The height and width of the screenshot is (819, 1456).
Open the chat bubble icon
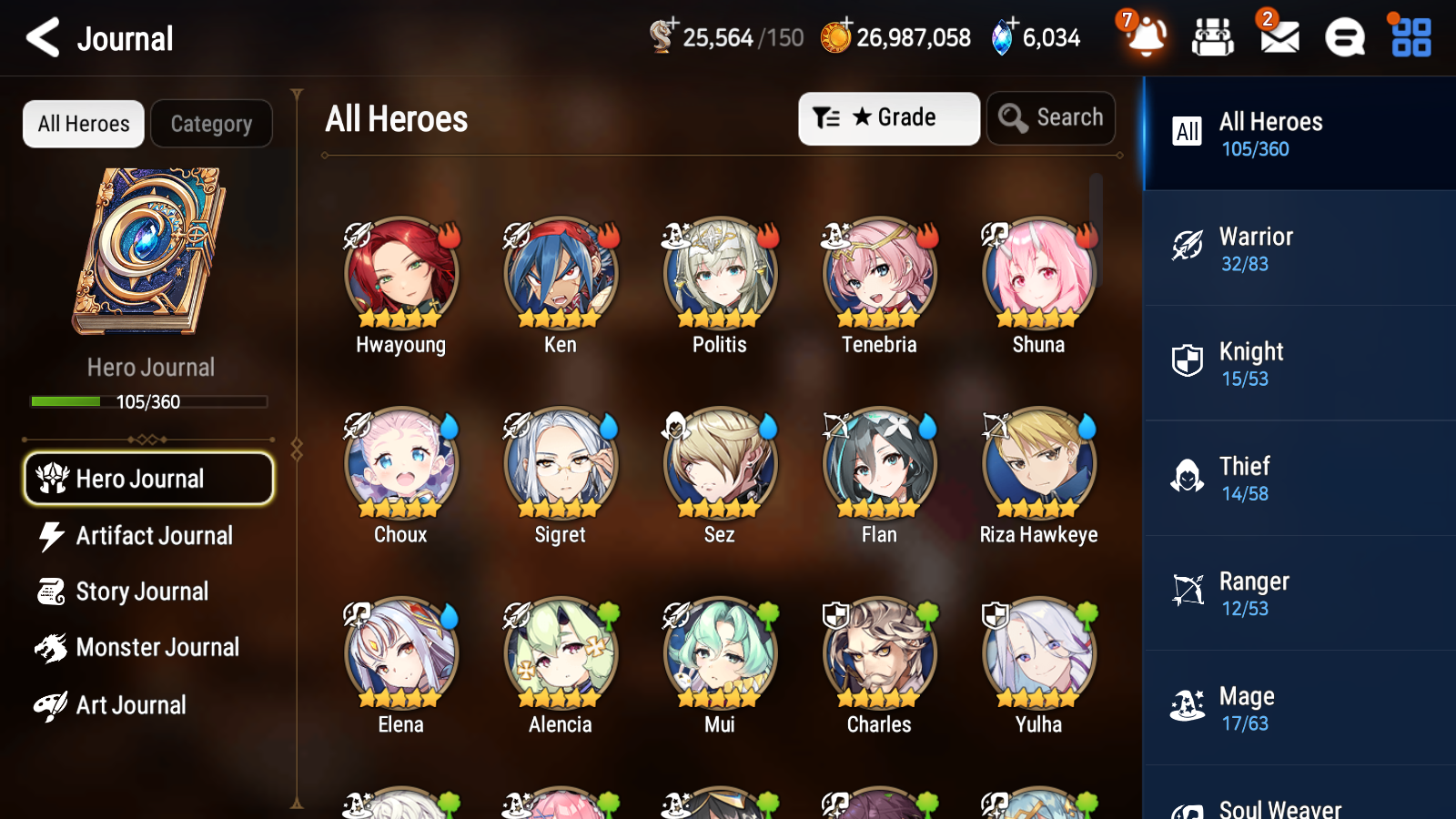click(1344, 37)
